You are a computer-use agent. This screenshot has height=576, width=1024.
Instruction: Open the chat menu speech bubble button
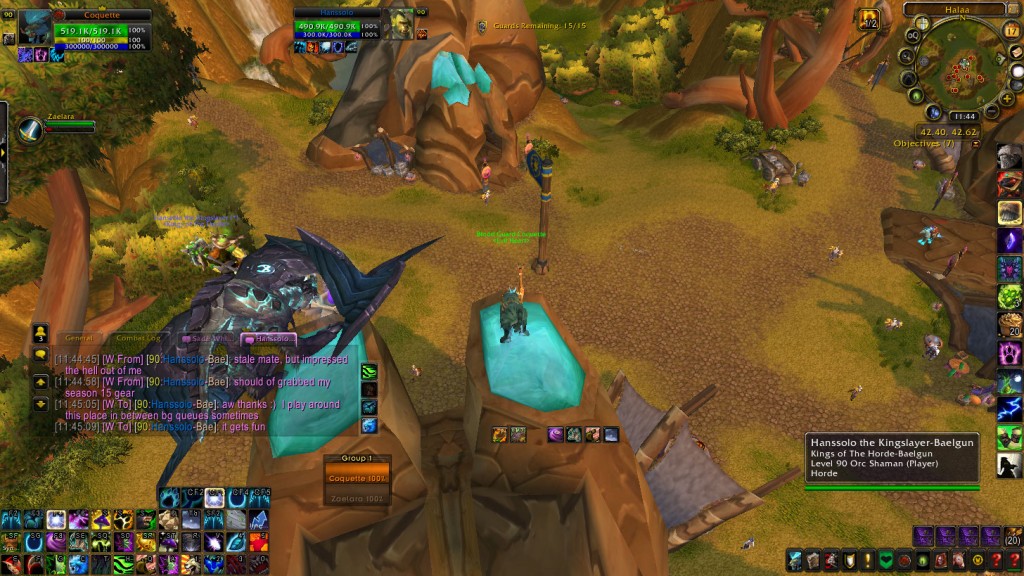pyautogui.click(x=40, y=355)
